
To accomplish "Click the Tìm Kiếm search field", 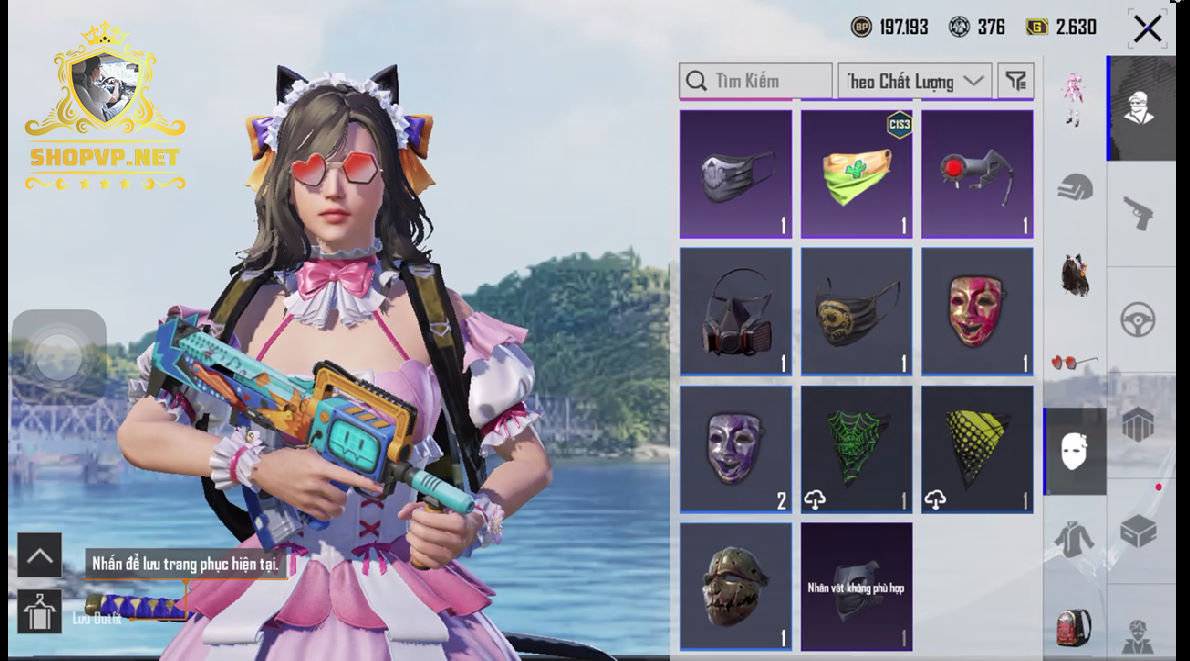I will [x=756, y=81].
